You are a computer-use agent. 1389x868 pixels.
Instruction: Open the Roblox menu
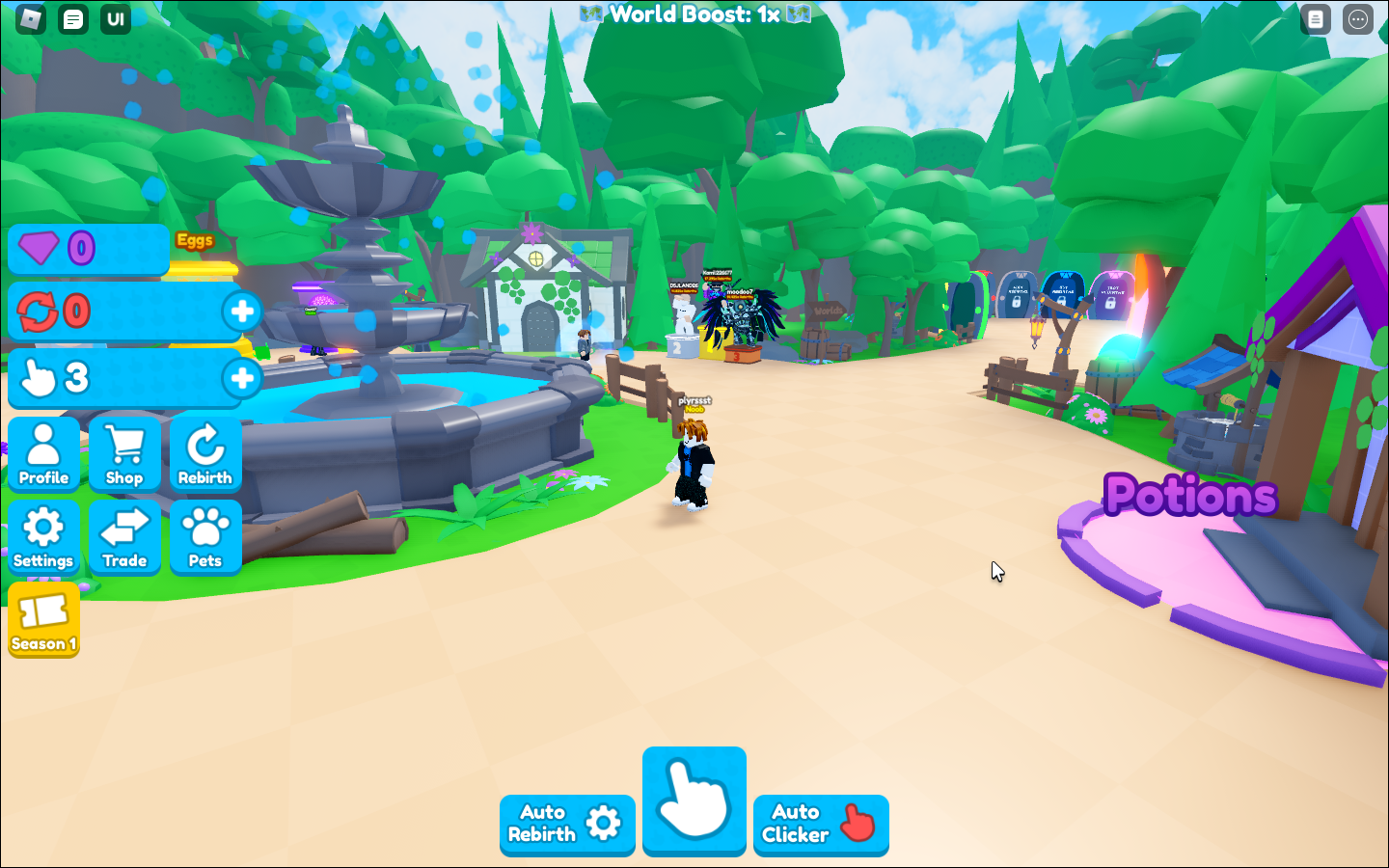point(29,18)
